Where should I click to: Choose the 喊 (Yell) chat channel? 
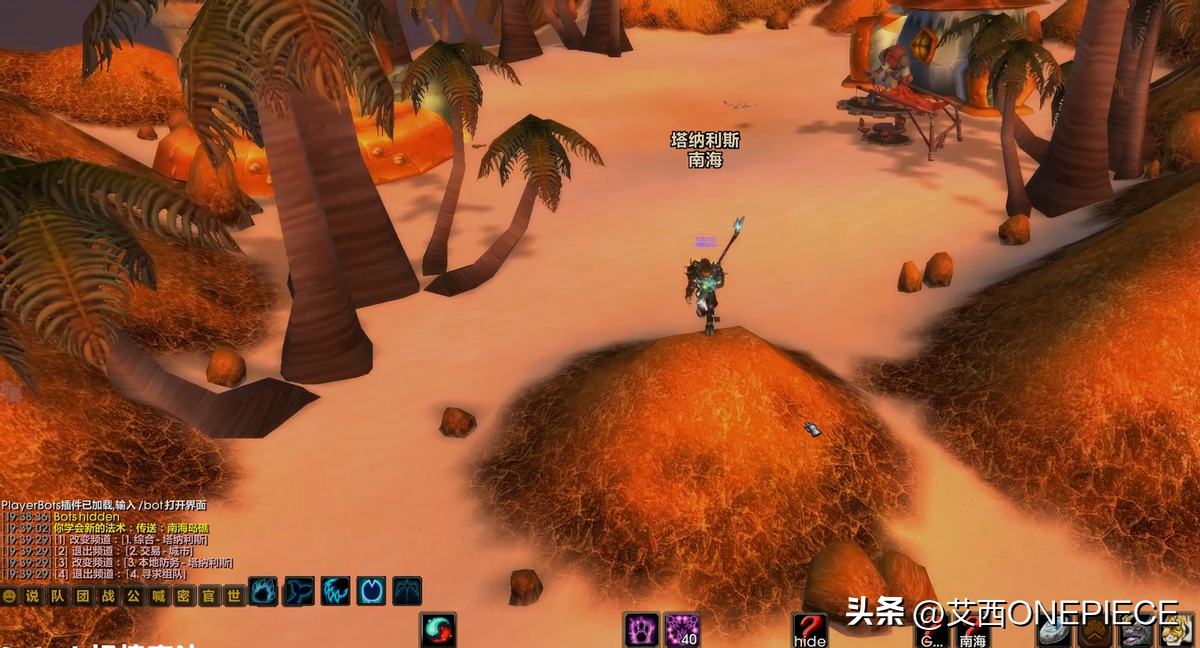coord(158,596)
